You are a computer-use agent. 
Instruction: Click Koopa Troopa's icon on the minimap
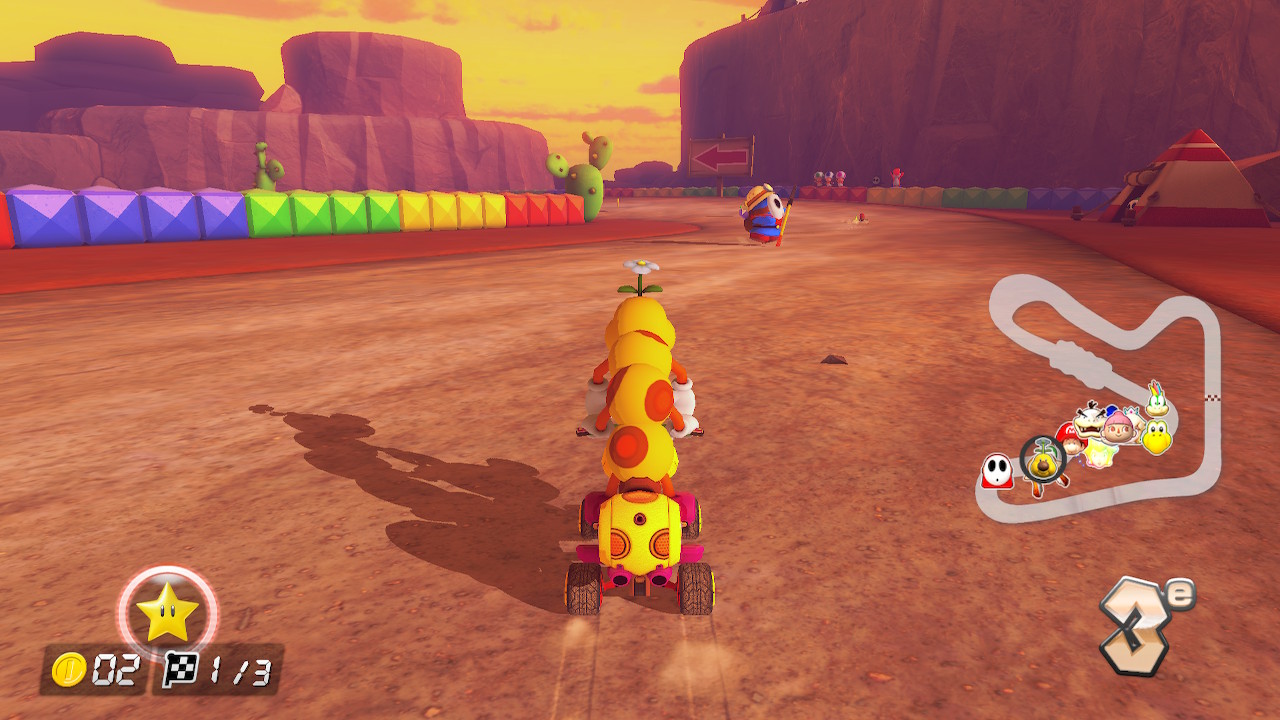click(x=1157, y=437)
